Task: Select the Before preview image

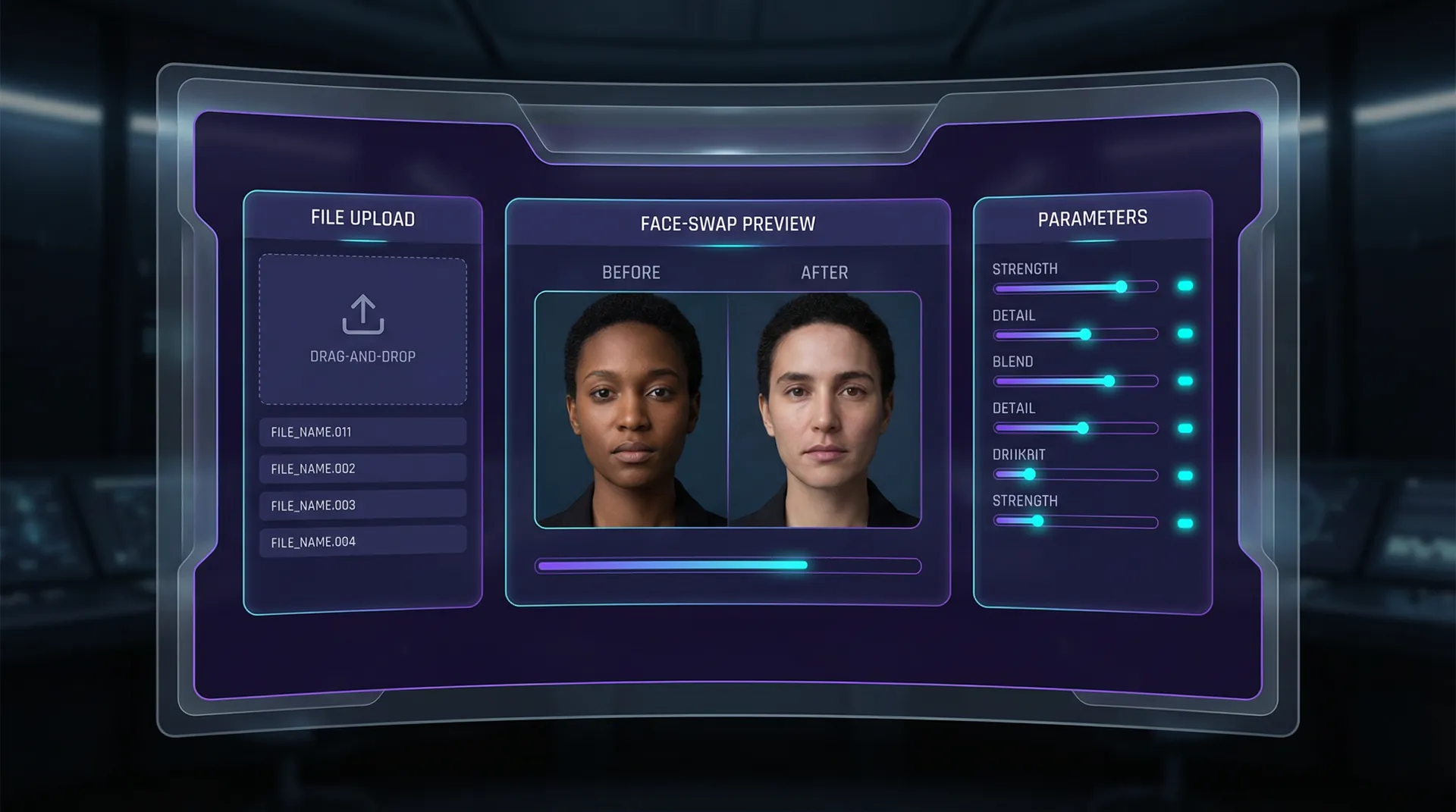Action: tap(632, 409)
